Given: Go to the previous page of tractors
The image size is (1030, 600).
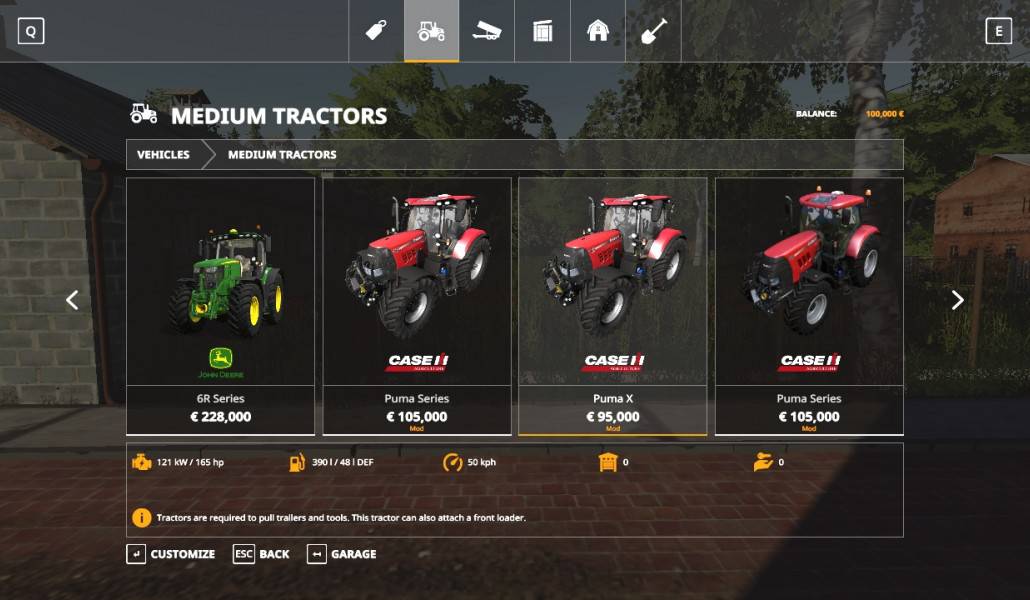Looking at the screenshot, I should pyautogui.click(x=72, y=300).
